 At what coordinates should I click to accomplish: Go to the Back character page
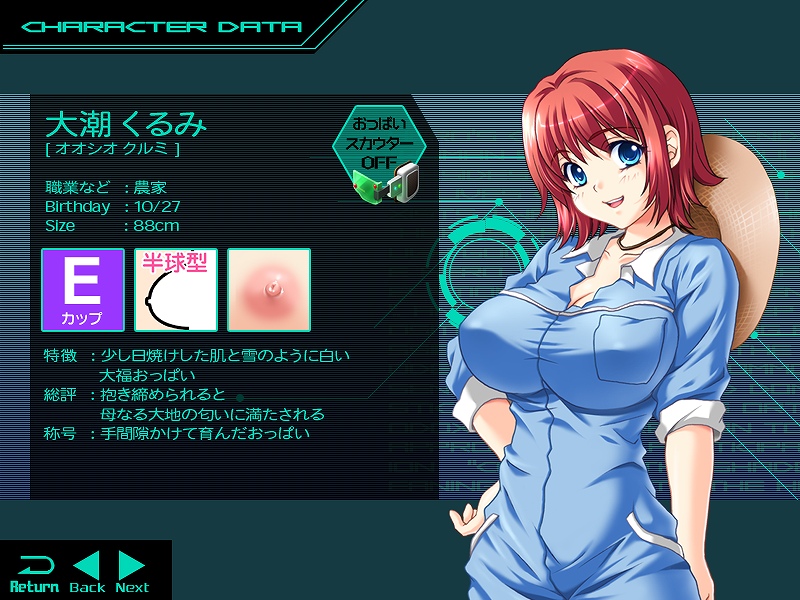click(88, 572)
